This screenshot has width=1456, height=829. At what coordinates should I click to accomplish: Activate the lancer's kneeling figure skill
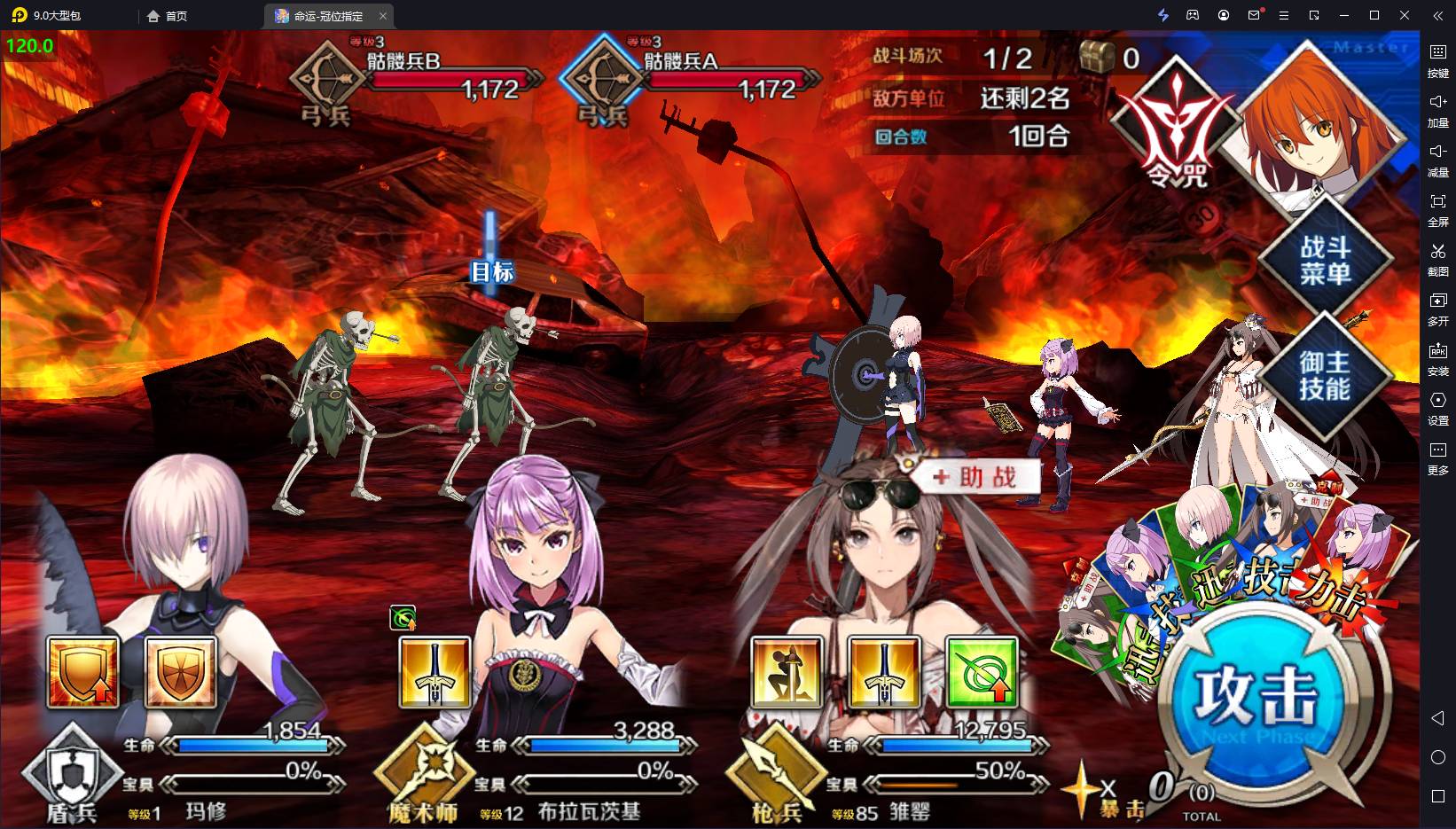(x=787, y=673)
